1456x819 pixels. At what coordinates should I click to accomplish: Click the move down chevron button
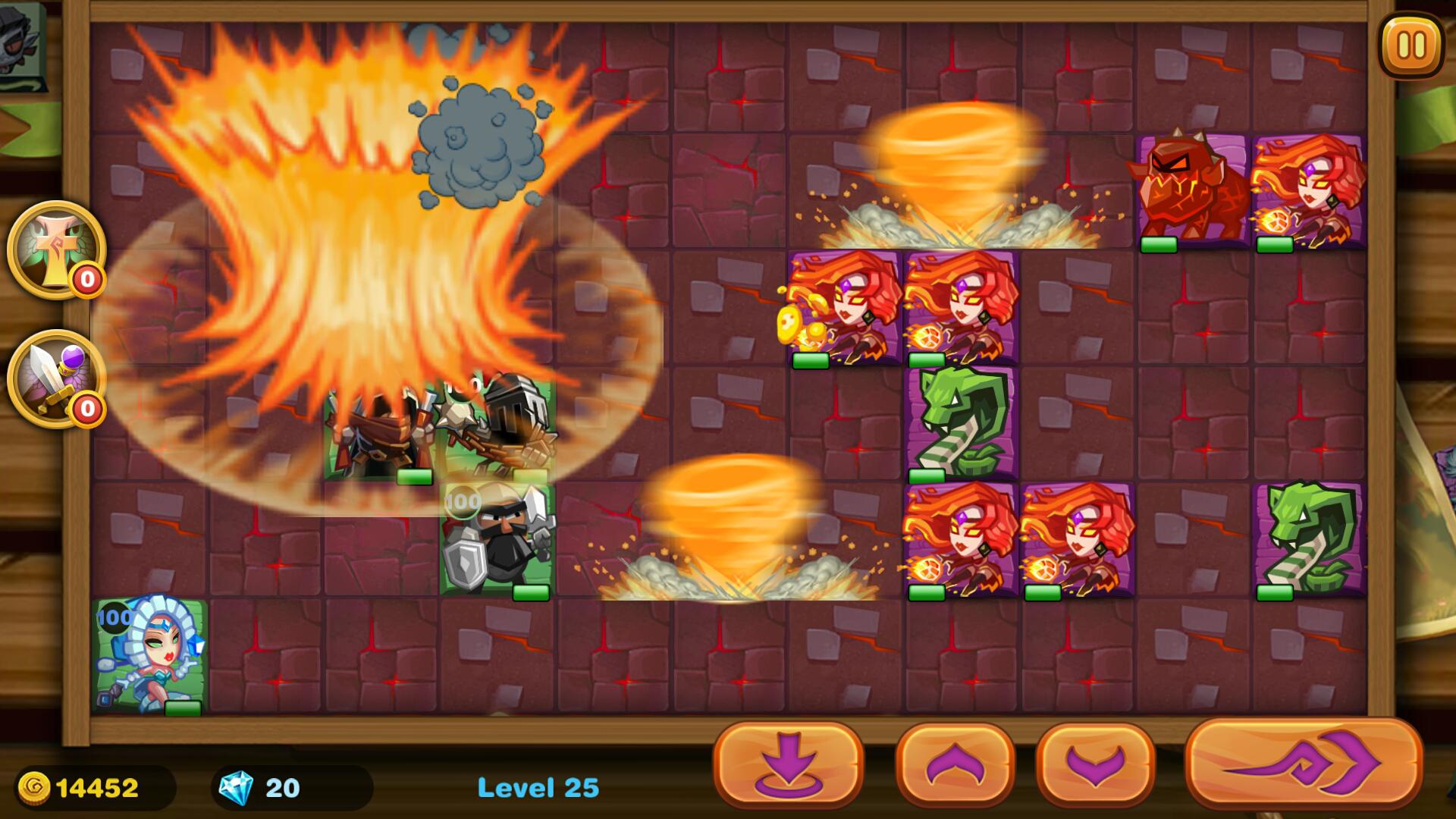coord(1095,764)
